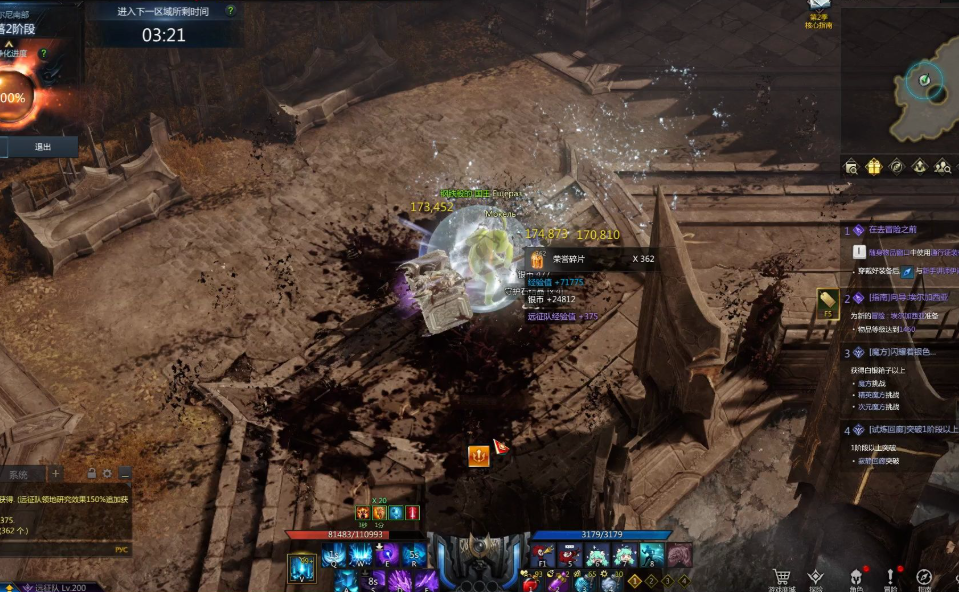Click the F5 yellow ticket item button
Image resolution: width=959 pixels, height=592 pixels.
[827, 302]
